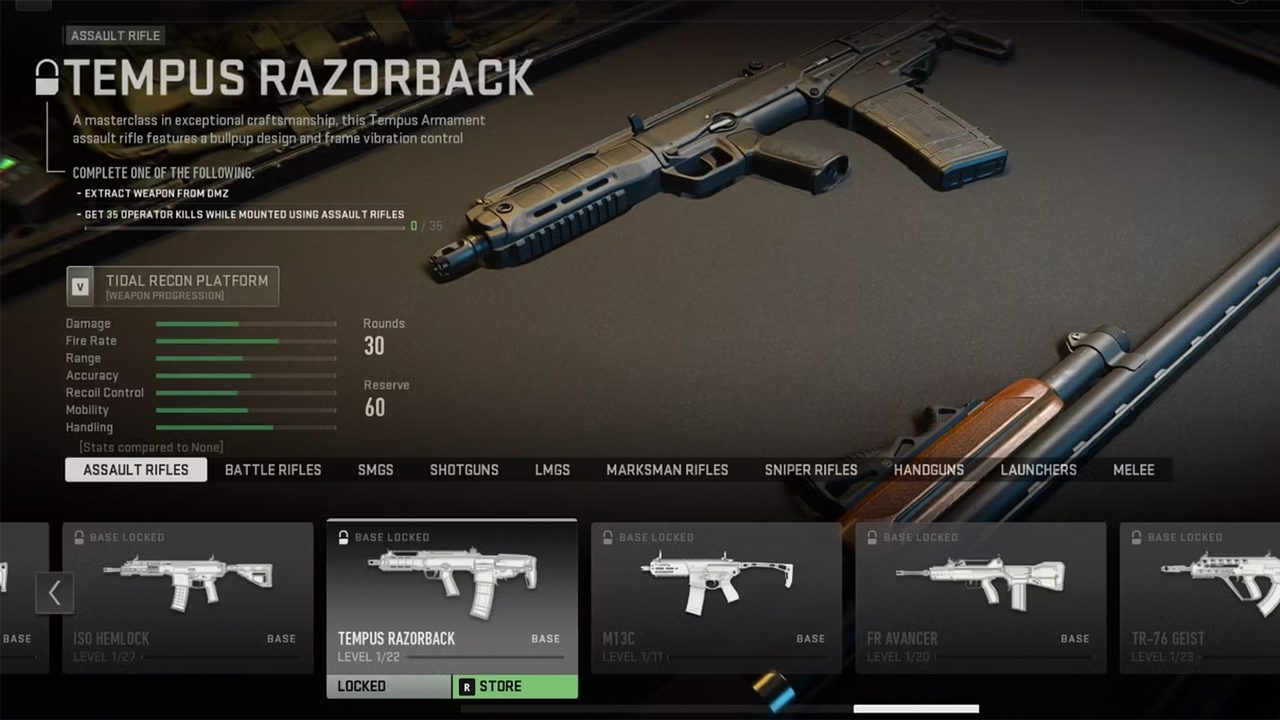
Task: Click the left arrow to browse previous weapons
Action: [x=54, y=593]
